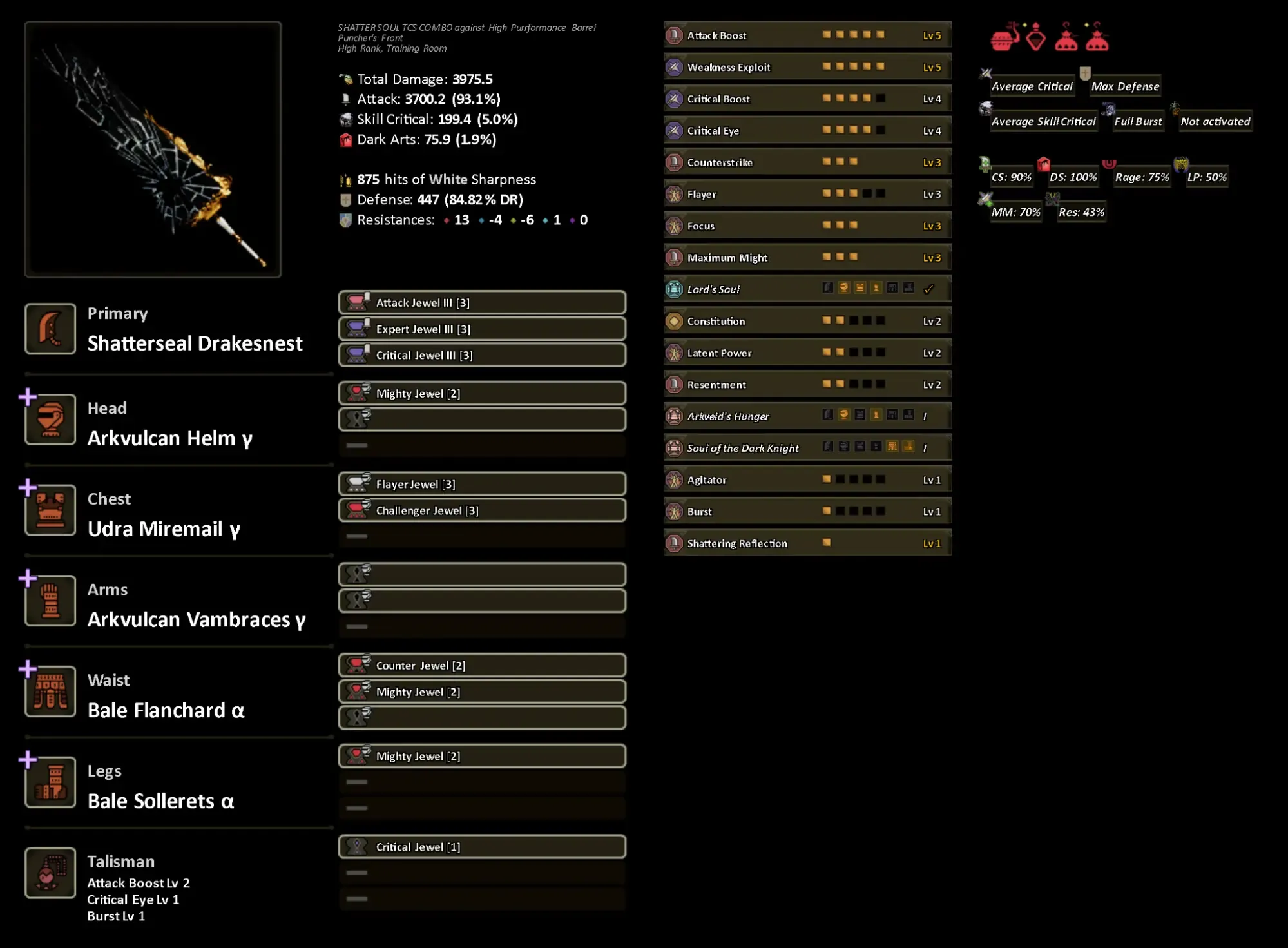Viewport: 1288px width, 948px height.
Task: Select the Expert Jewel III decoration slot
Action: [482, 329]
